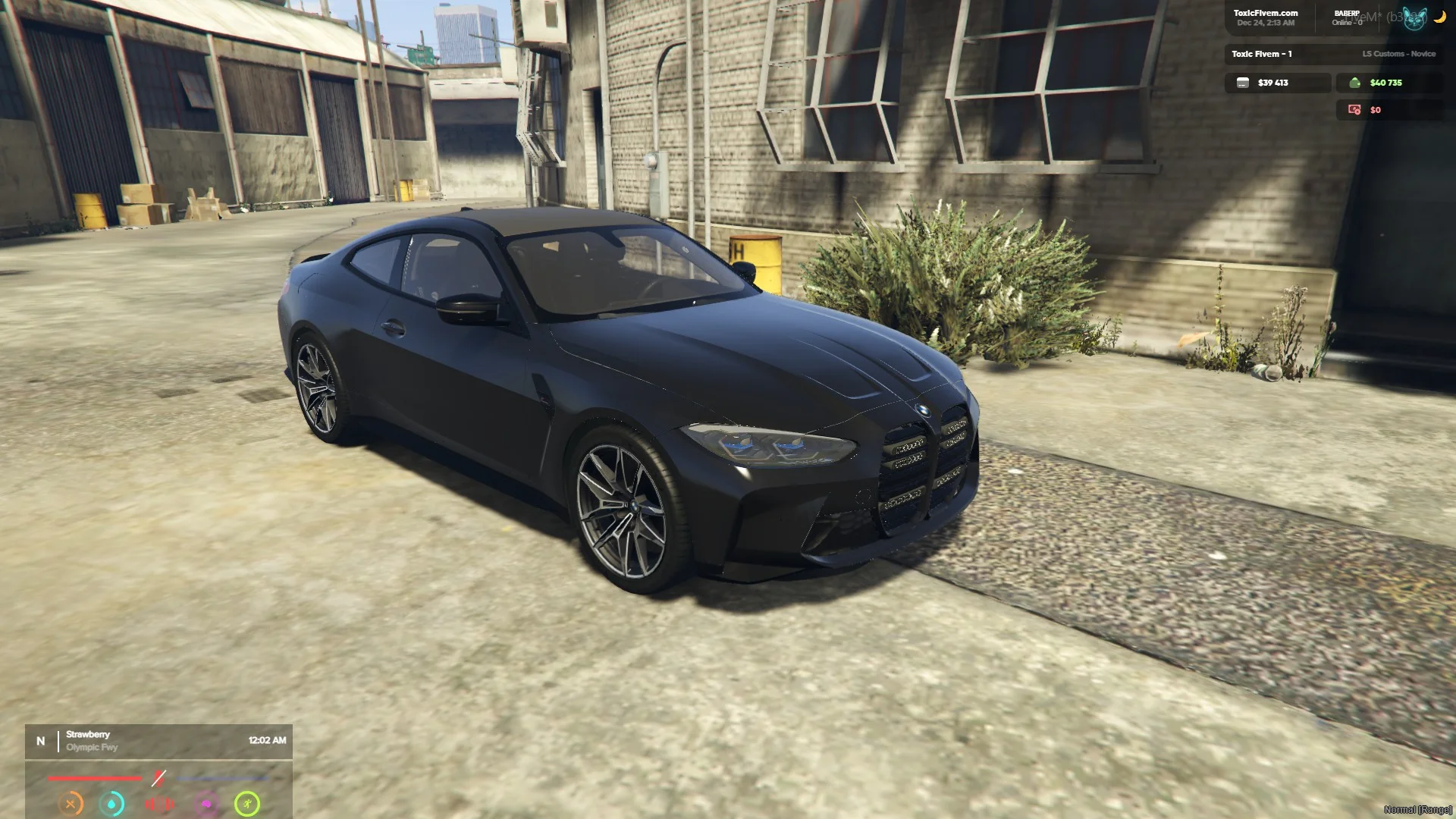Select the green wallet cash icon

(x=1355, y=83)
